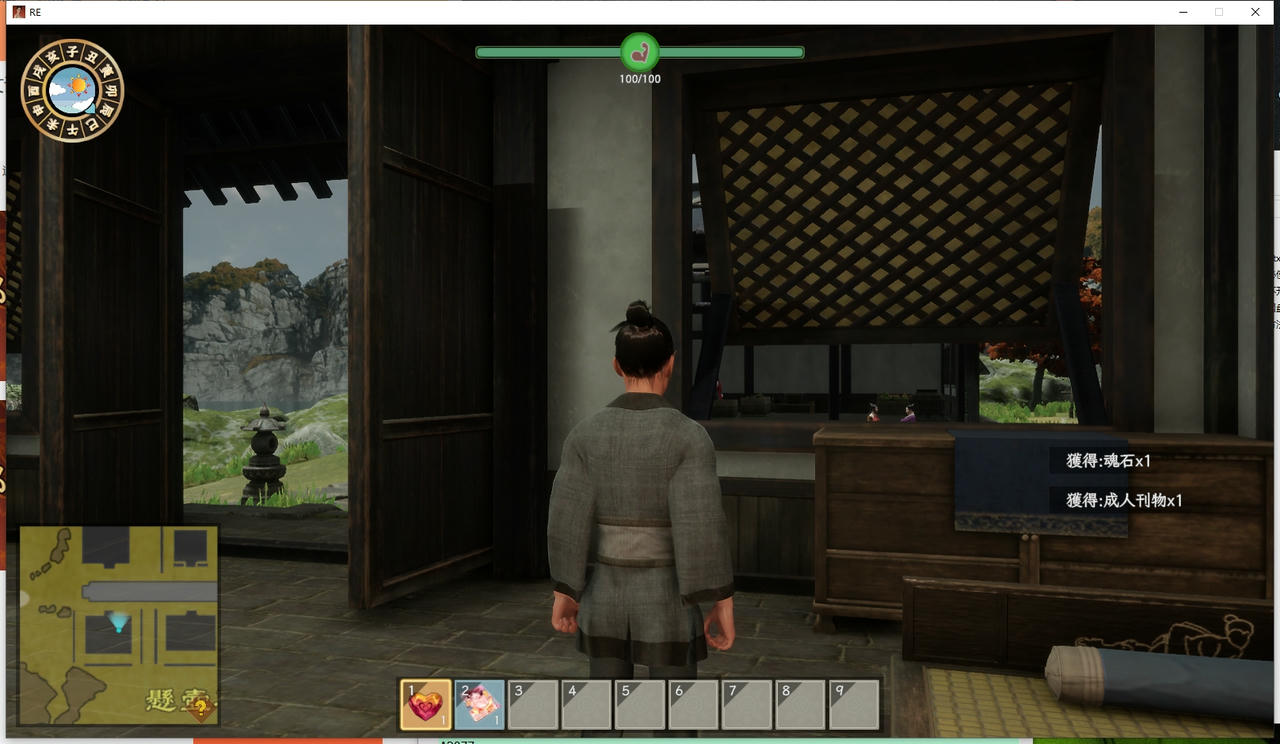The height and width of the screenshot is (744, 1280).
Task: Click the sun-and-cloud time compass dial
Action: point(72,90)
